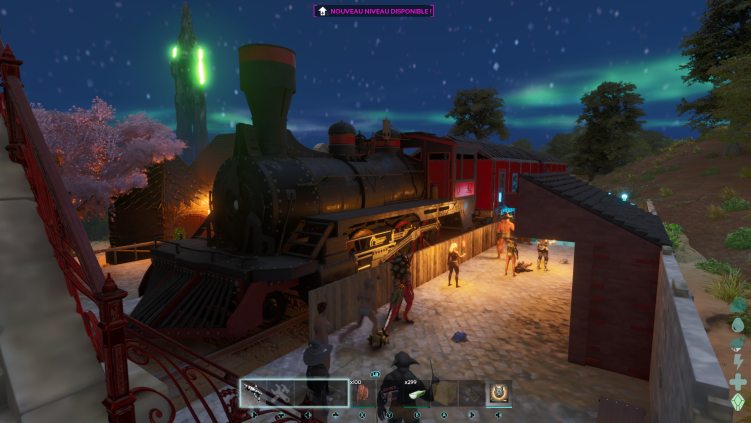Screen dimensions: 751x423
Task: Activate the wolf emblem hotbar slot
Action: [498, 393]
